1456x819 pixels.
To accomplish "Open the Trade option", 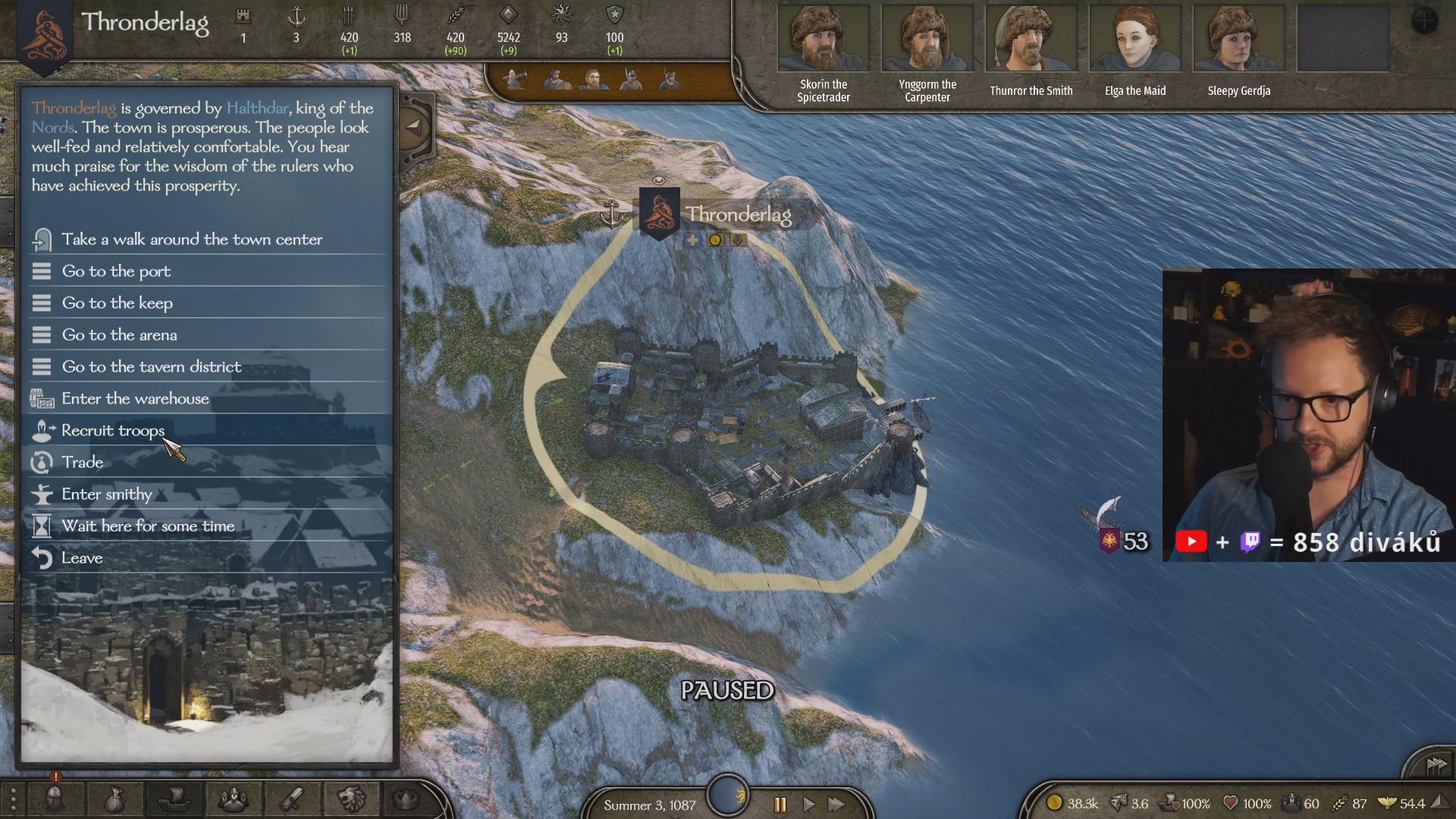I will click(82, 463).
